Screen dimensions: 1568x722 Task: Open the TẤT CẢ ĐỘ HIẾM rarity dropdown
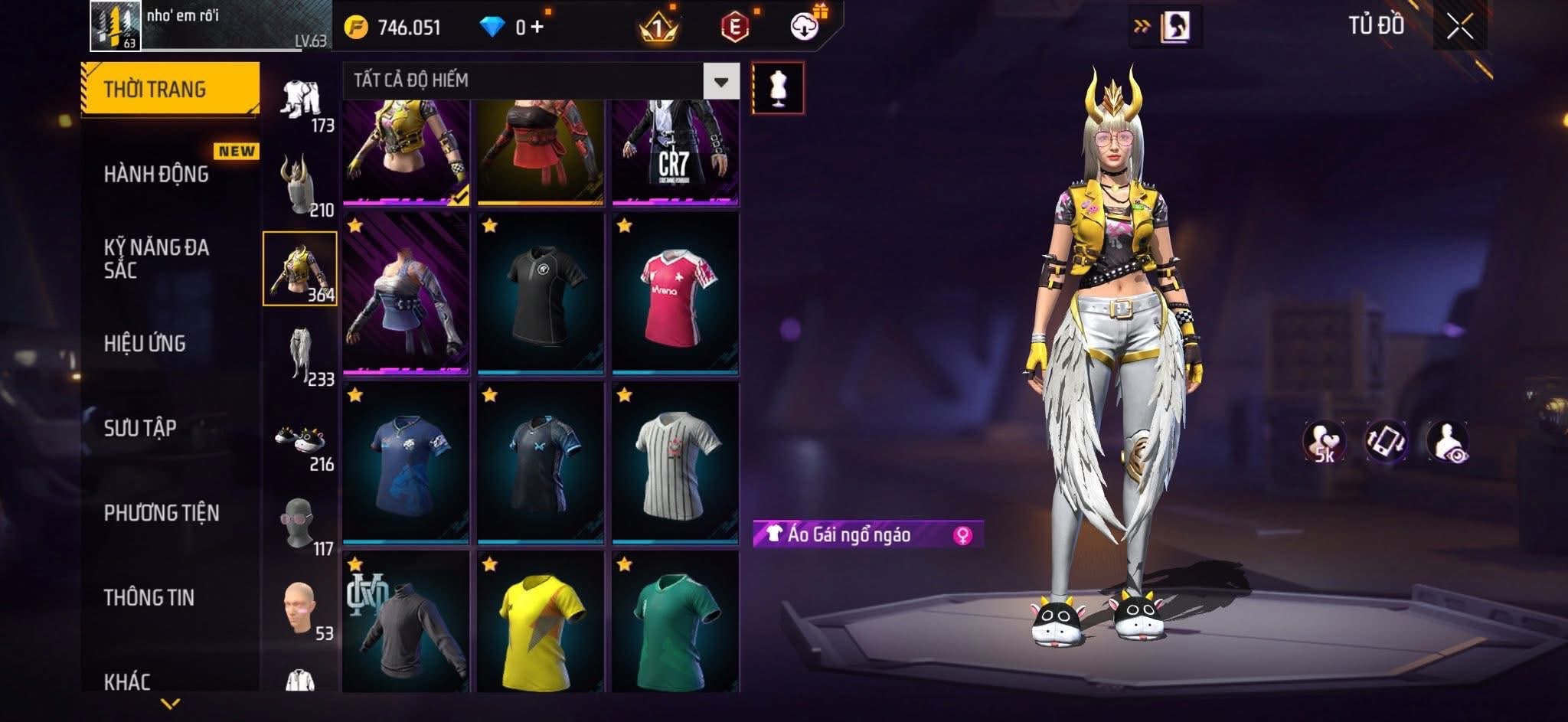720,81
